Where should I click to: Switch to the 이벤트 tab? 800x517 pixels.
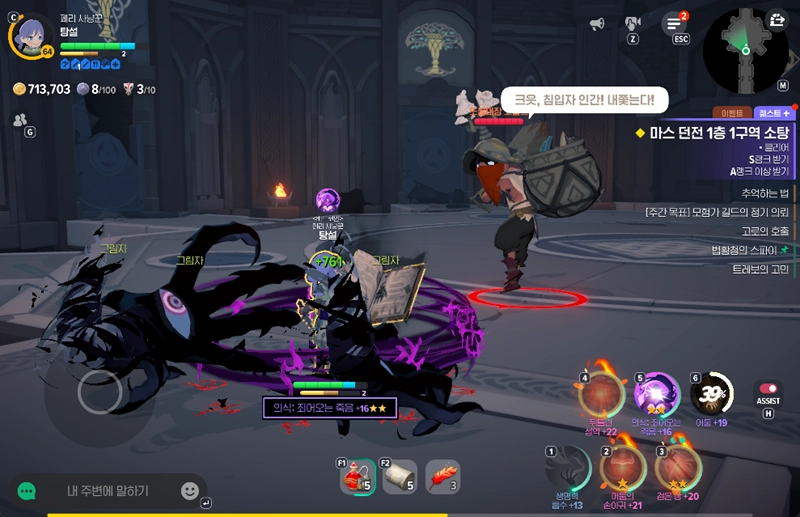coord(731,113)
